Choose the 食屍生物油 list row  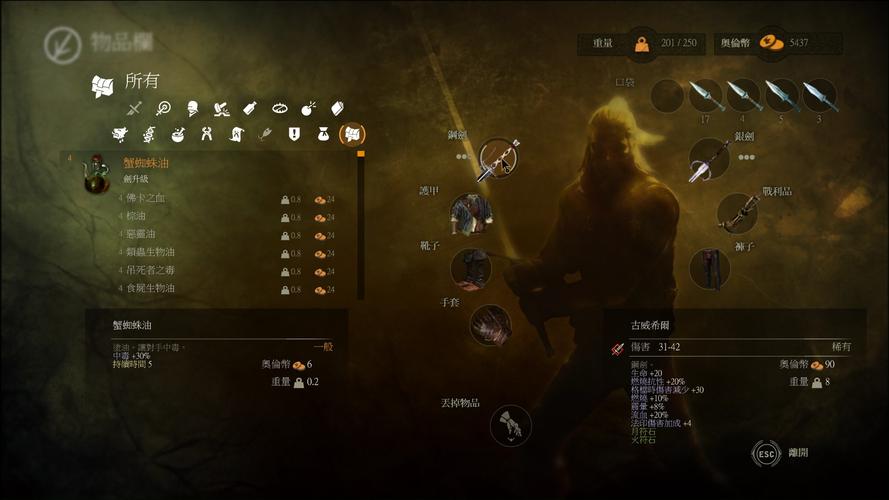point(200,288)
